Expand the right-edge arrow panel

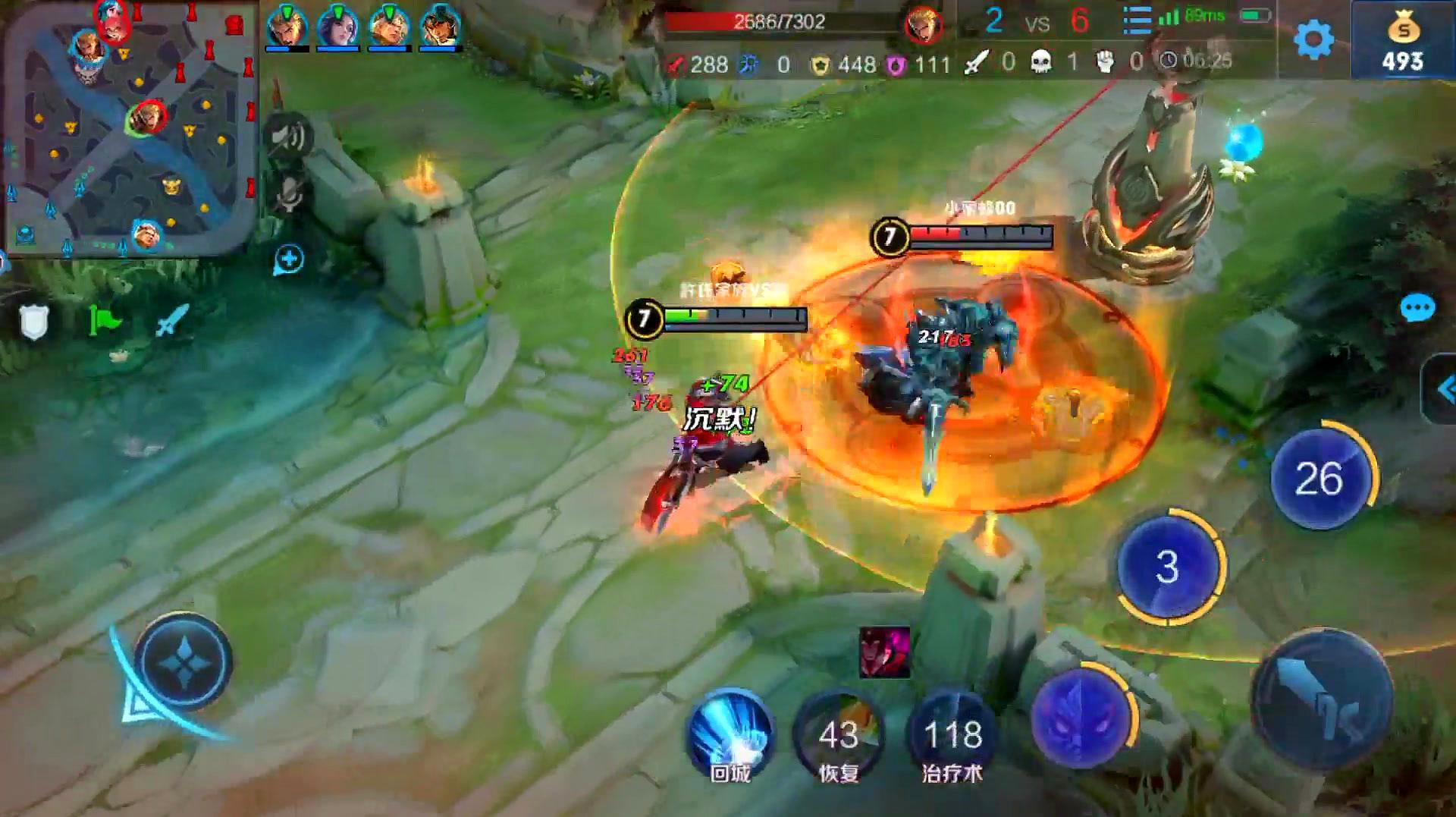(x=1444, y=390)
